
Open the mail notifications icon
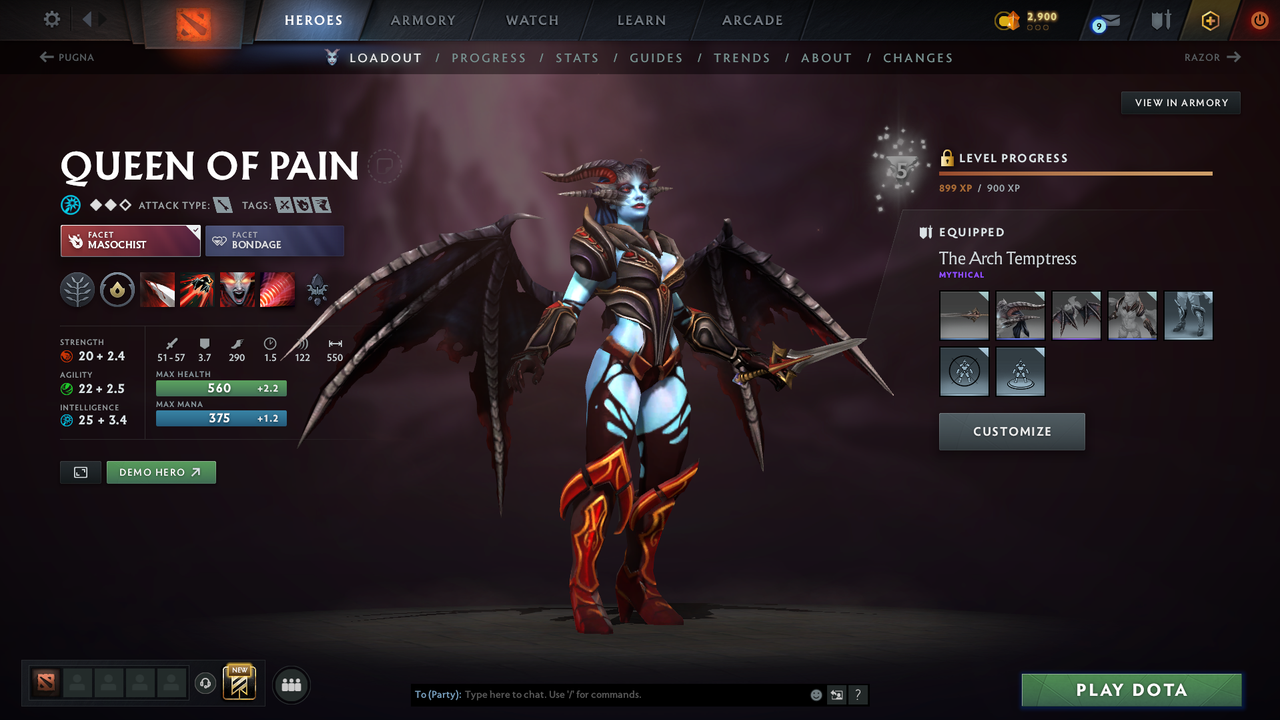coord(1104,20)
